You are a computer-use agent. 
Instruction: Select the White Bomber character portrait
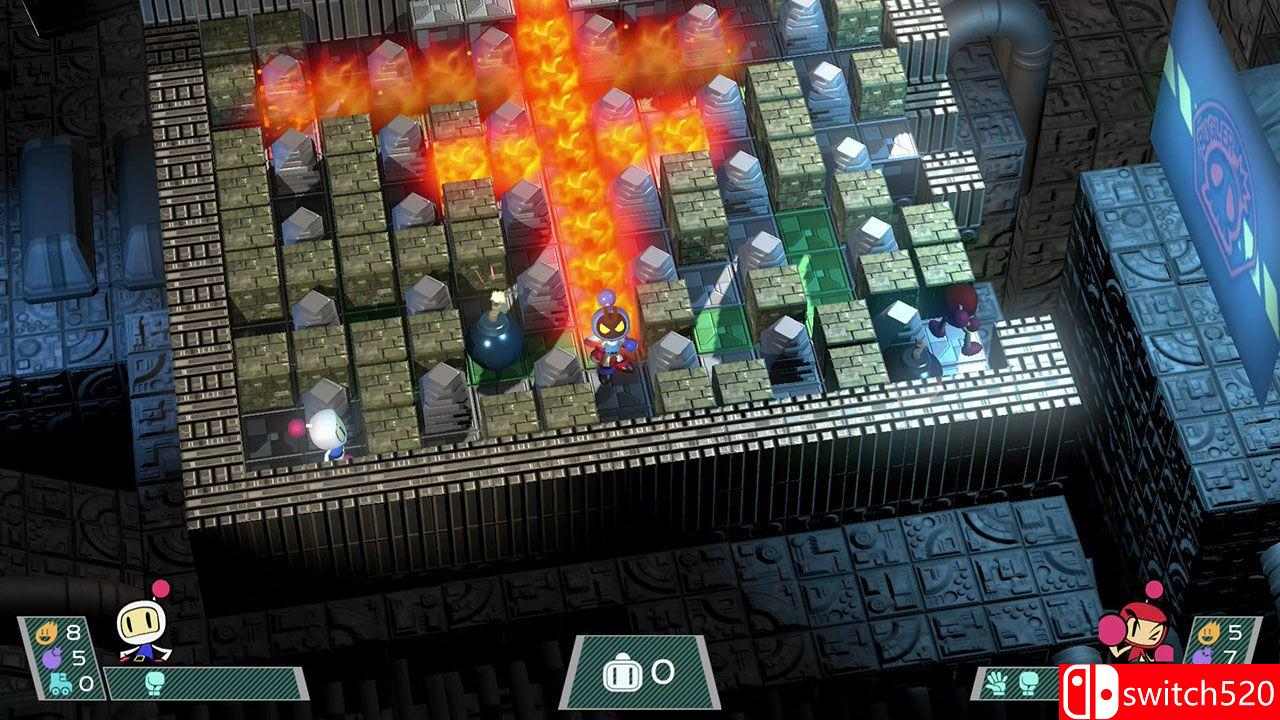click(140, 630)
